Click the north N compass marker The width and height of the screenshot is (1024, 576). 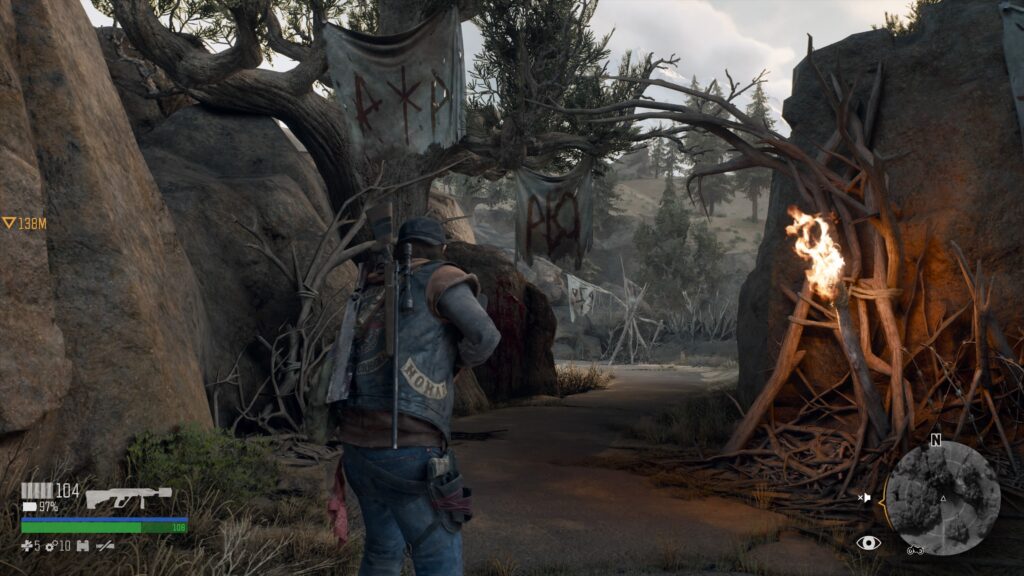935,440
